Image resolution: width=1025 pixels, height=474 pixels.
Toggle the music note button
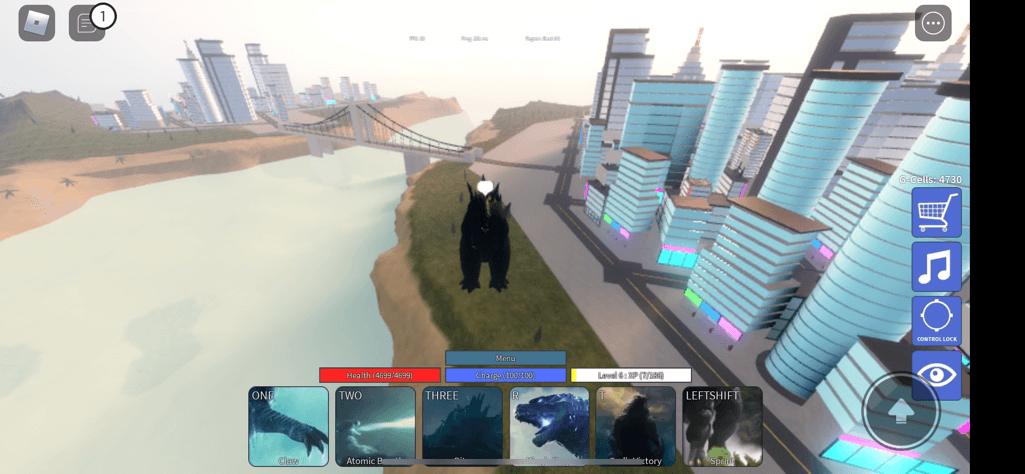tap(936, 266)
